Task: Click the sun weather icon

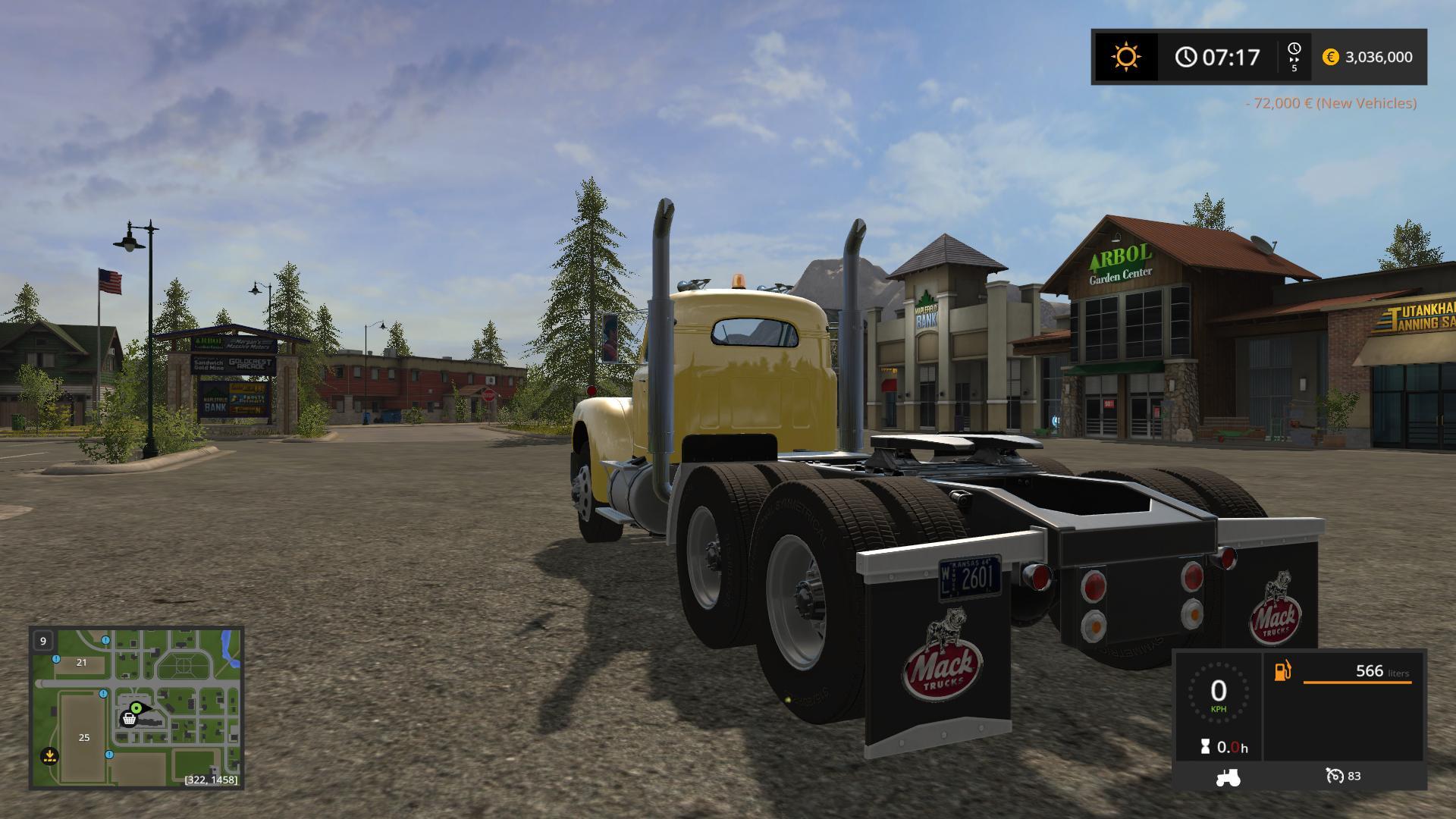Action: (x=1125, y=57)
